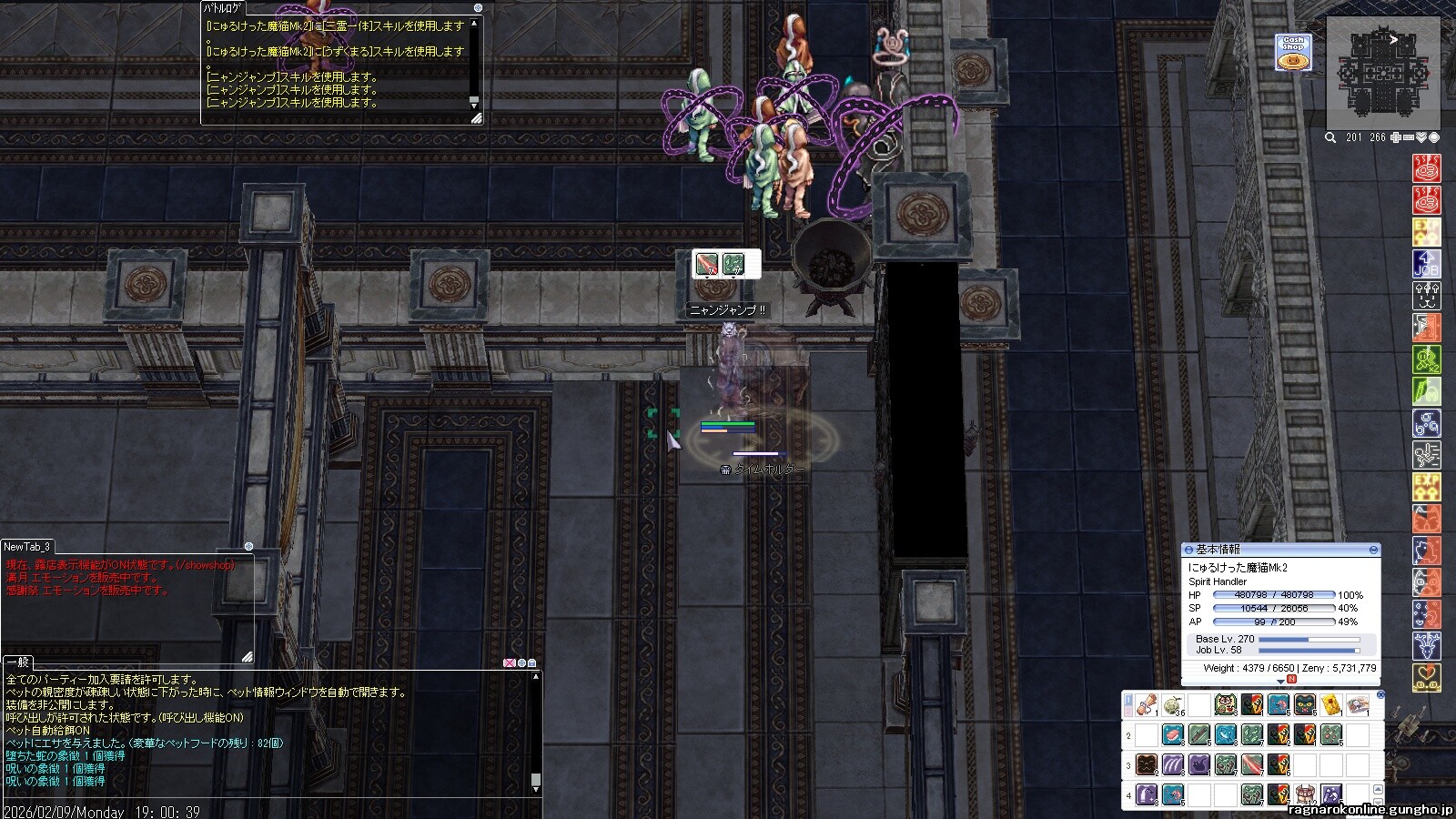1456x819 pixels.
Task: Use the black cat face hotbar skill
Action: (x=1305, y=705)
